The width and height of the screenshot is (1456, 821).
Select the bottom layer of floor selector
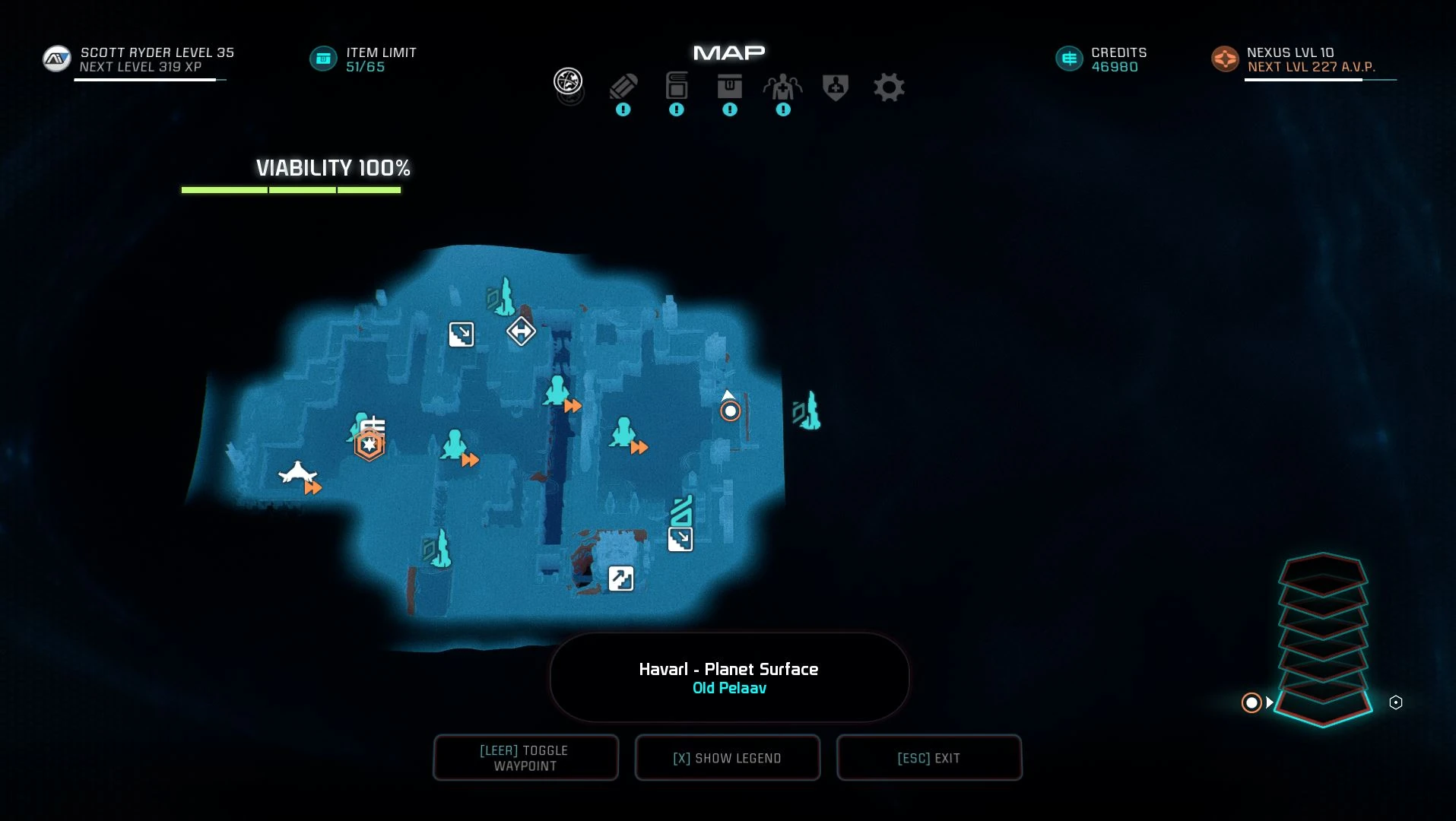(1323, 707)
